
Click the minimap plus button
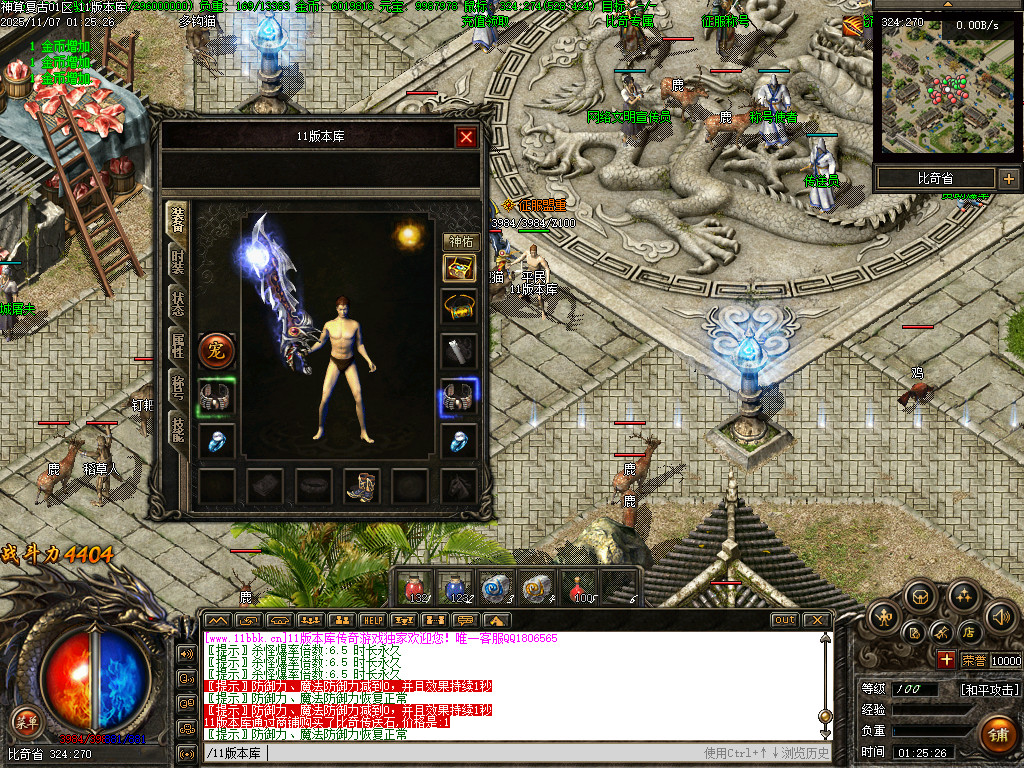pos(1008,179)
